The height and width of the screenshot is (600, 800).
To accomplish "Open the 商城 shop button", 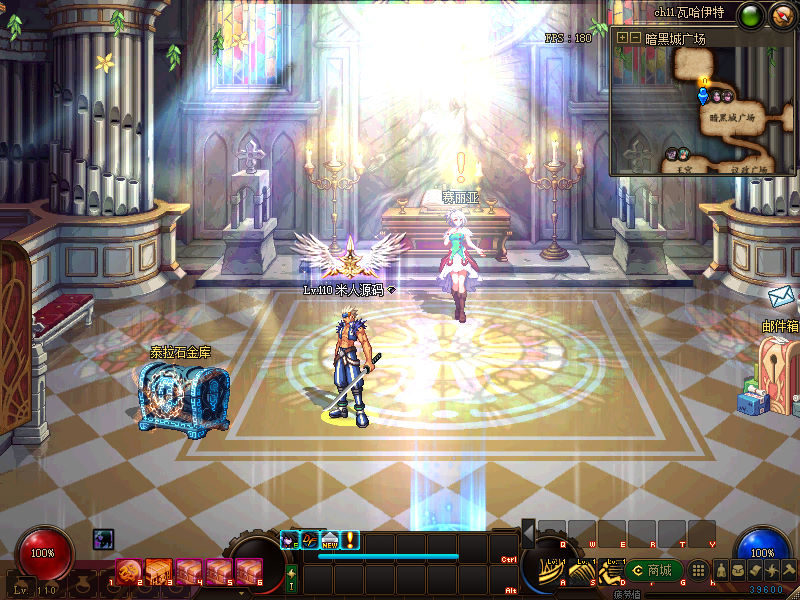I will tap(655, 571).
